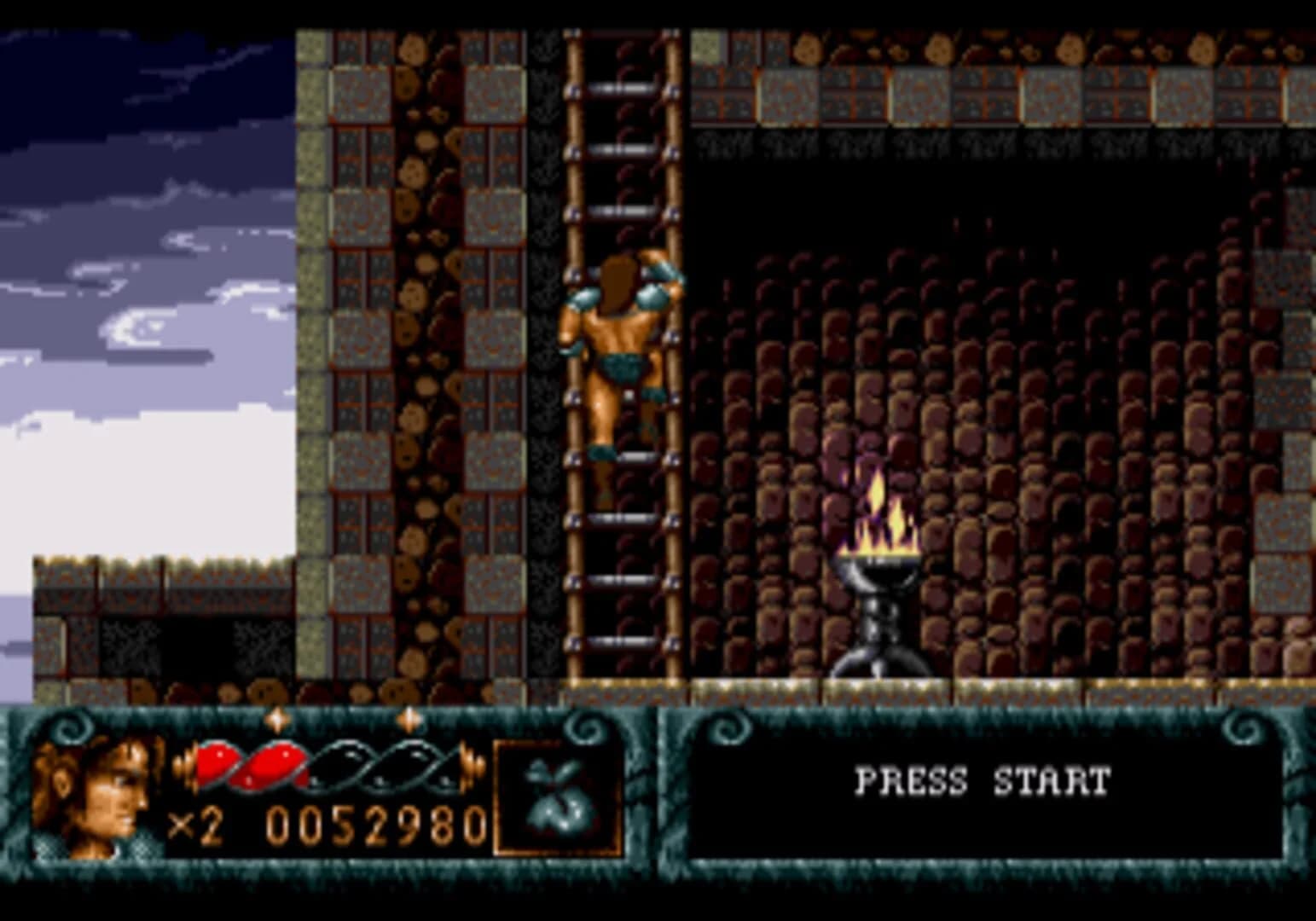Click the sparkle above the health bar

coord(277,721)
